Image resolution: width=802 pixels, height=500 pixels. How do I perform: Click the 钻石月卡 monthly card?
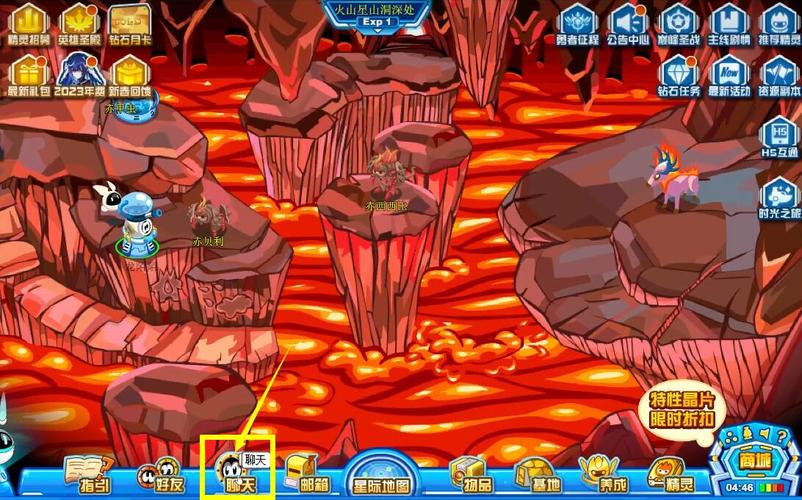pos(130,23)
